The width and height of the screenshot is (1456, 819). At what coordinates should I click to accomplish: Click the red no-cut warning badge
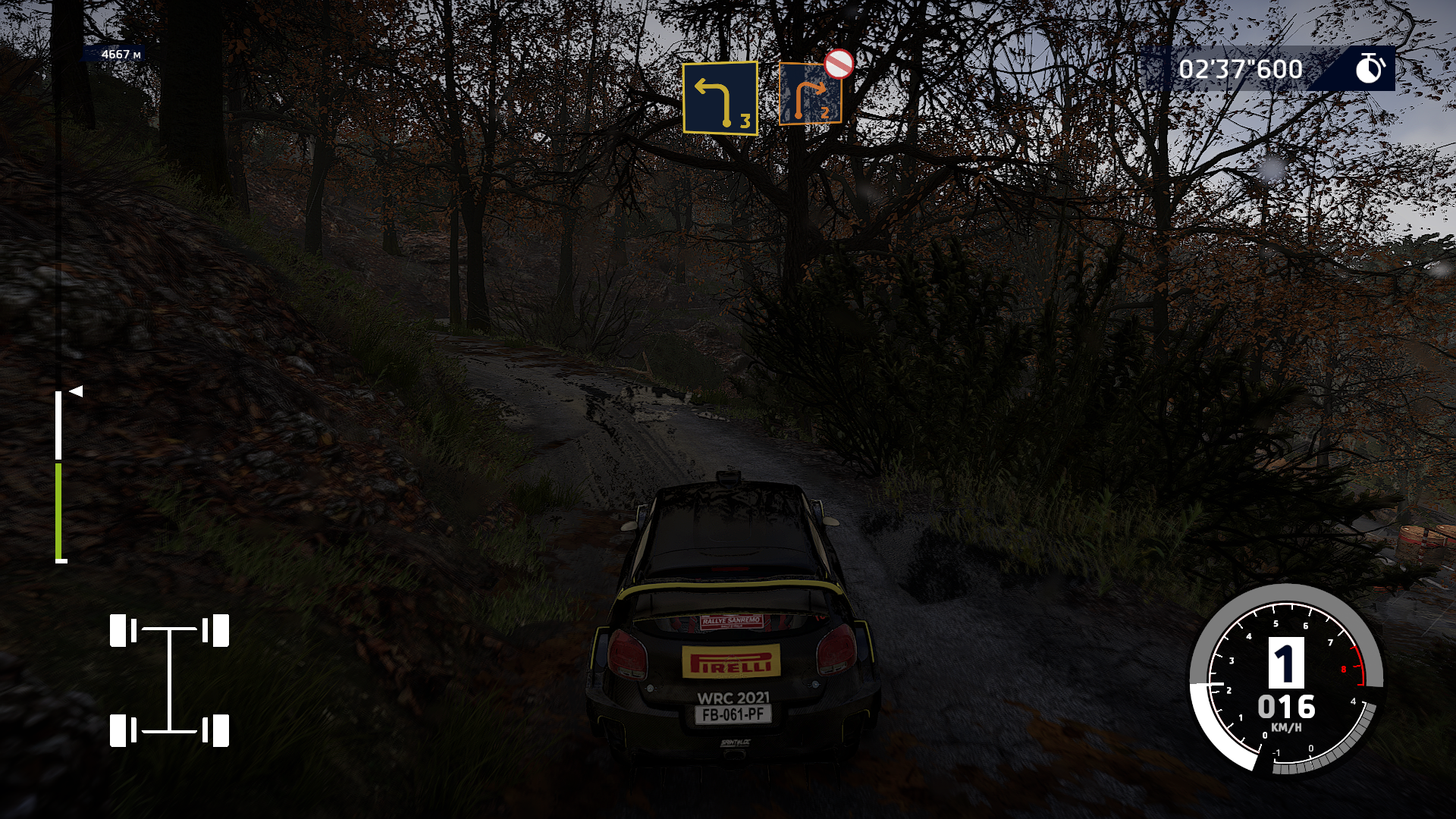(x=839, y=64)
